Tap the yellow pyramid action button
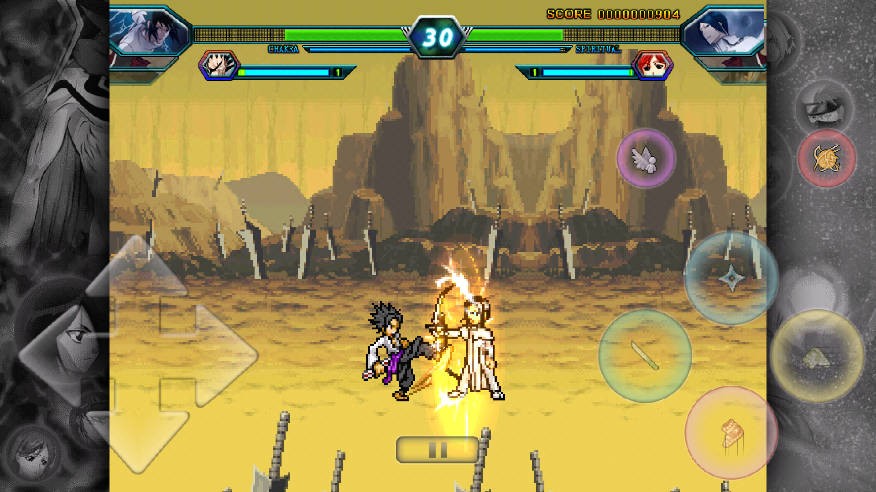Viewport: 876px width, 492px height. 817,356
